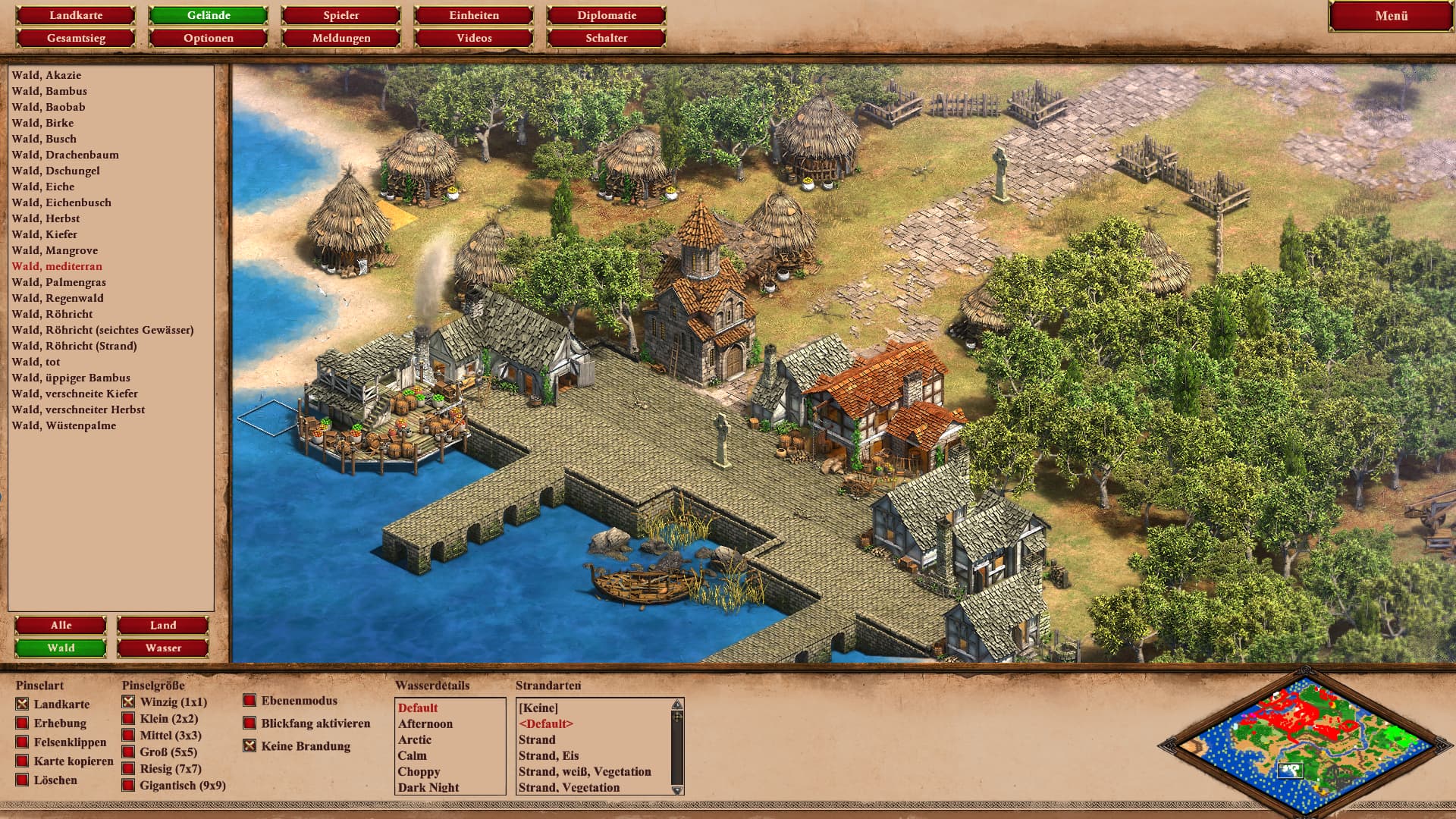Show all terrains with the Alle button
This screenshot has width=1456, height=819.
[x=61, y=625]
